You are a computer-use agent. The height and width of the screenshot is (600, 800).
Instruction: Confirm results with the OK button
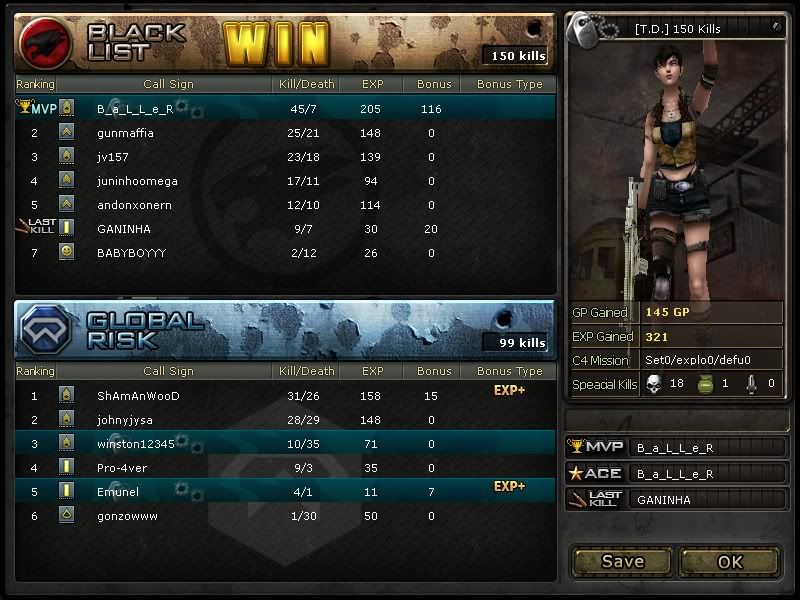point(730,562)
